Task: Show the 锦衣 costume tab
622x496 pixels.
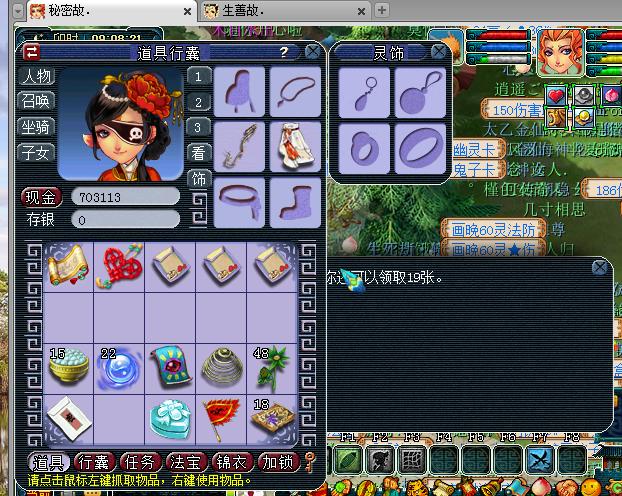Action: (231, 462)
